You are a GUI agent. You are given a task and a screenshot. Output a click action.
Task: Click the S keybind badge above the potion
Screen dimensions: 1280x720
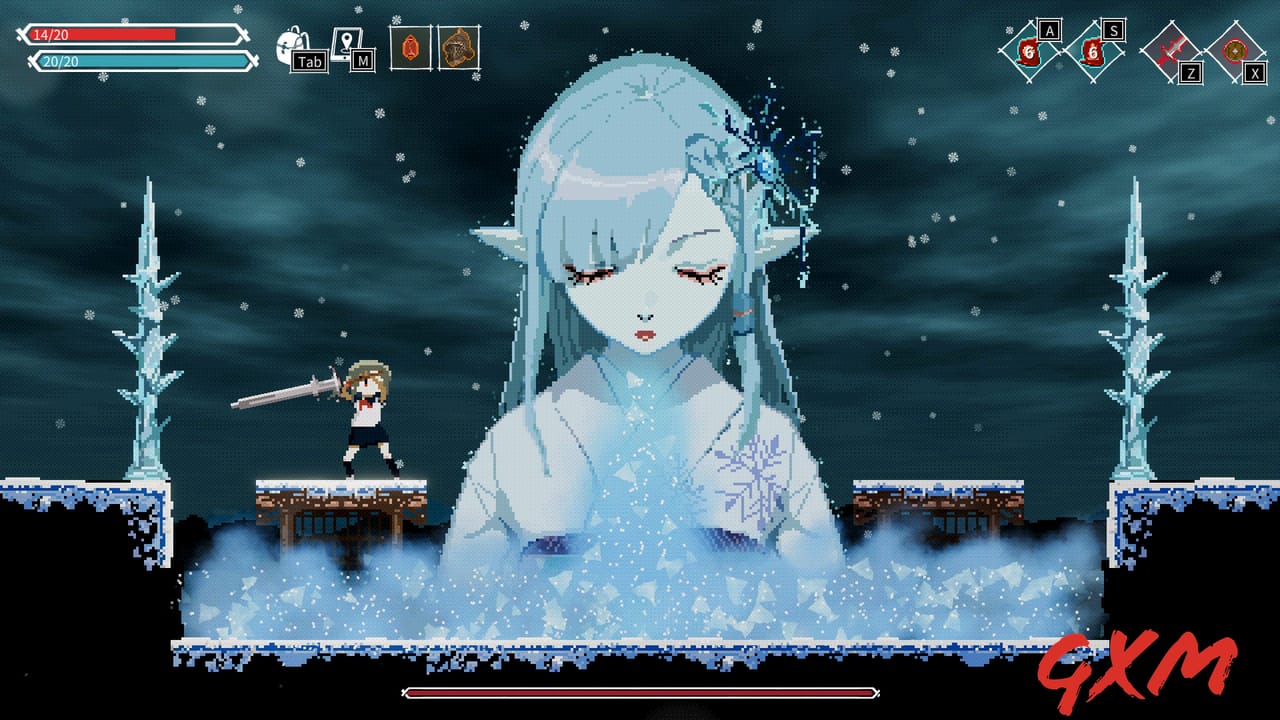[1113, 31]
